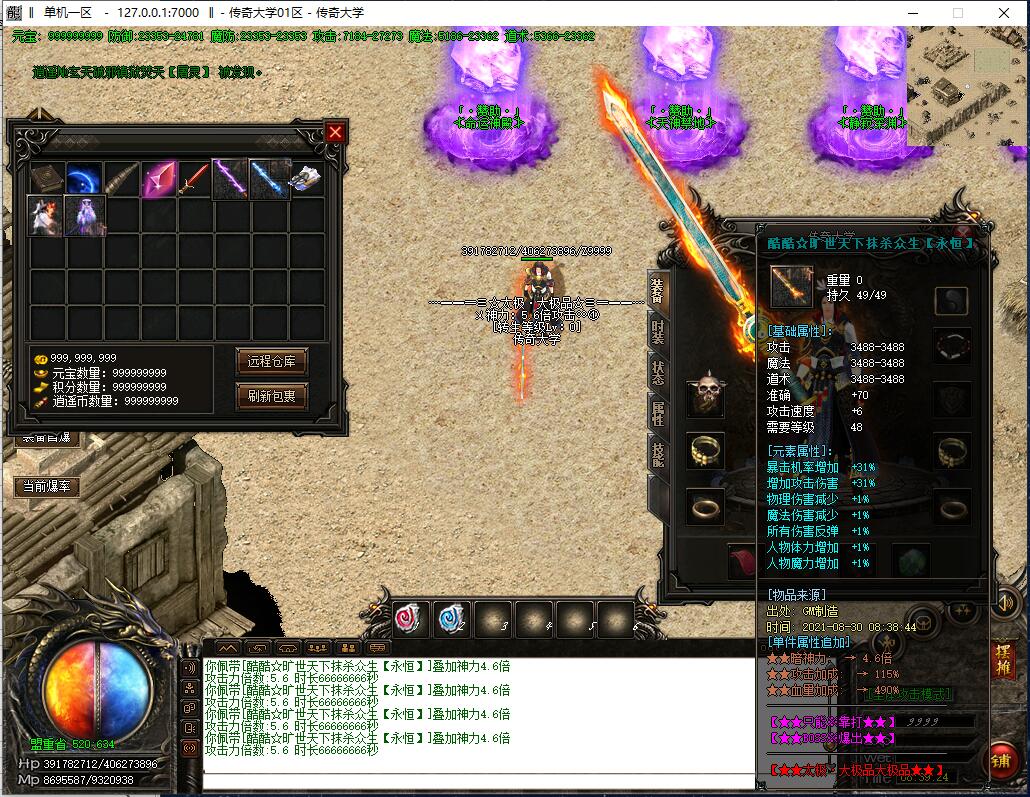Click the skull helmet equipment slot
Image resolution: width=1030 pixels, height=797 pixels.
click(706, 396)
